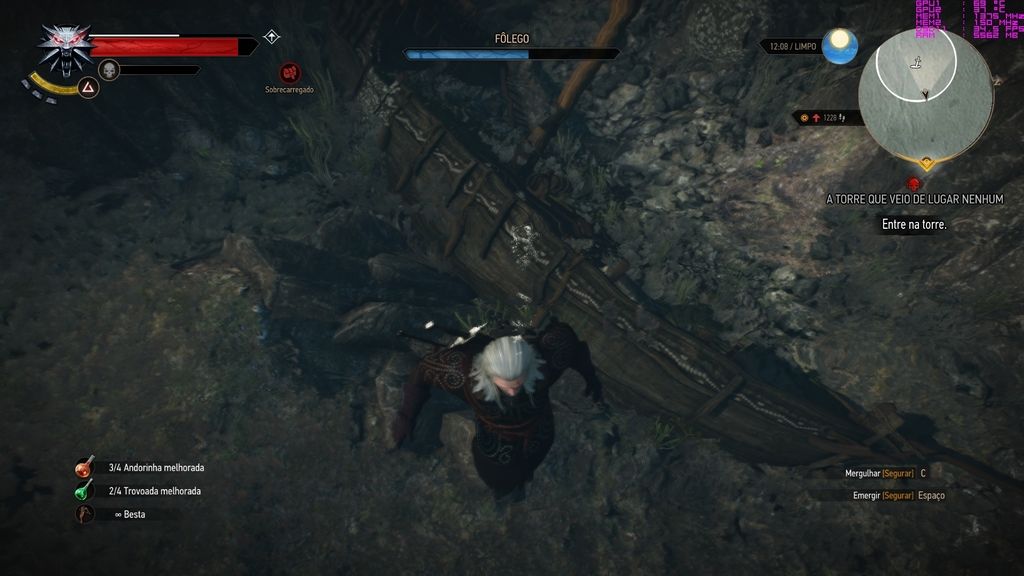Open the circular minimap

pyautogui.click(x=925, y=93)
